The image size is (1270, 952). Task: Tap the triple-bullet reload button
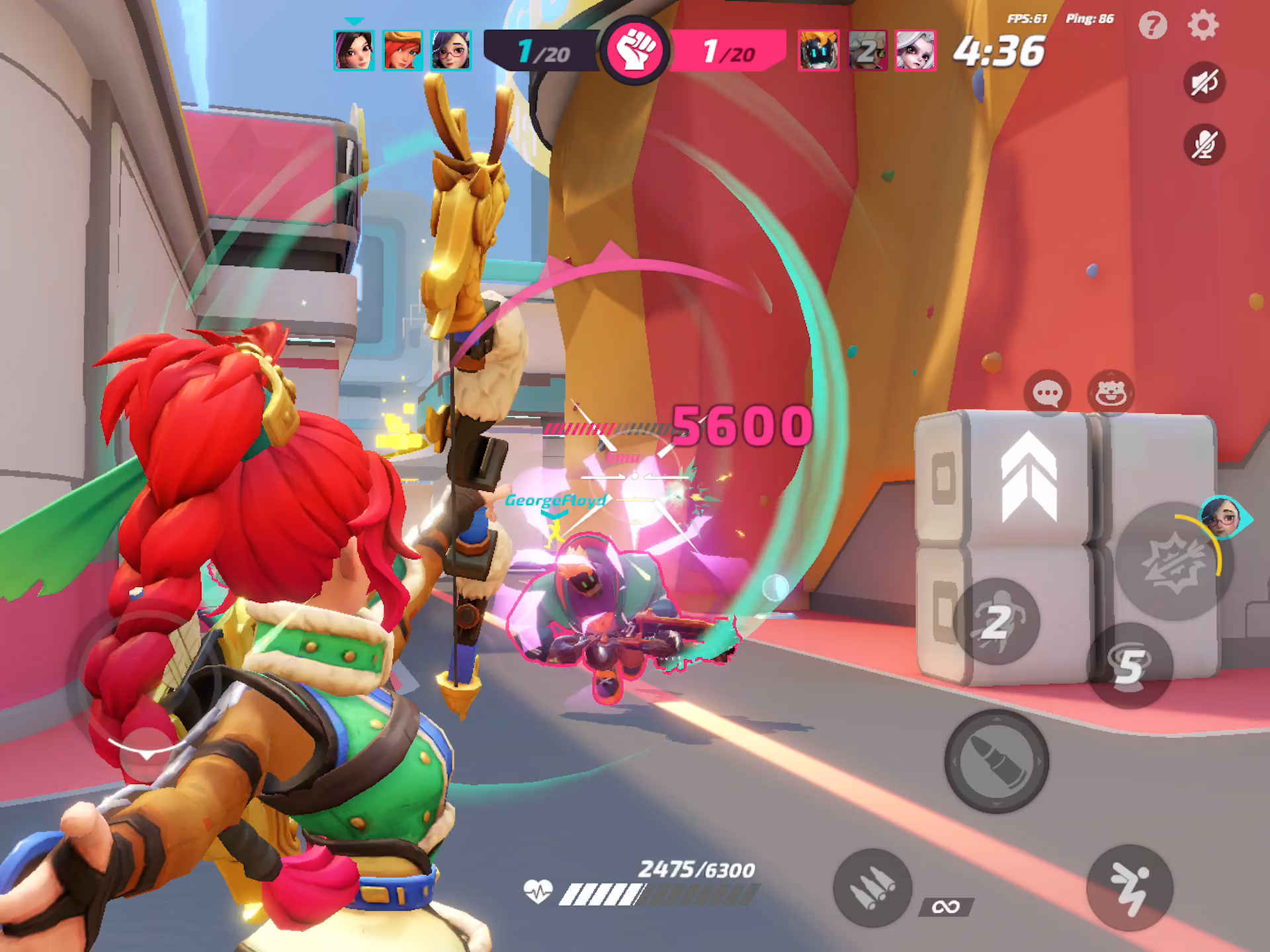pyautogui.click(x=872, y=888)
